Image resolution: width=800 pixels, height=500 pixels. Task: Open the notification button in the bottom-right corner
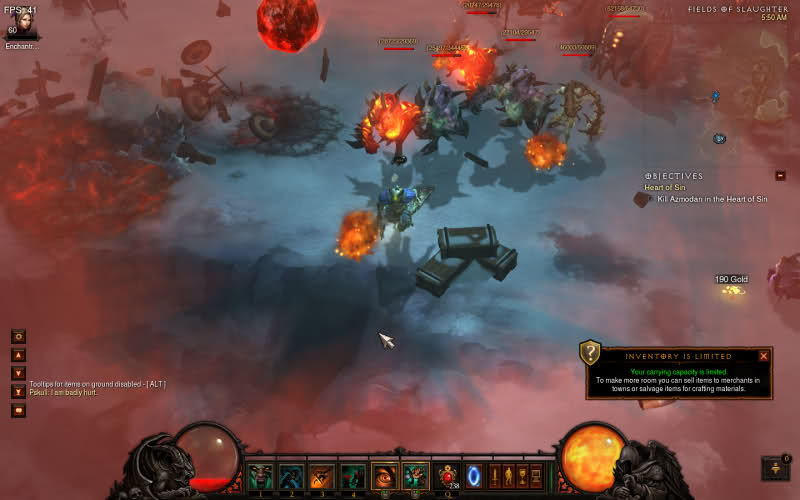coord(774,468)
